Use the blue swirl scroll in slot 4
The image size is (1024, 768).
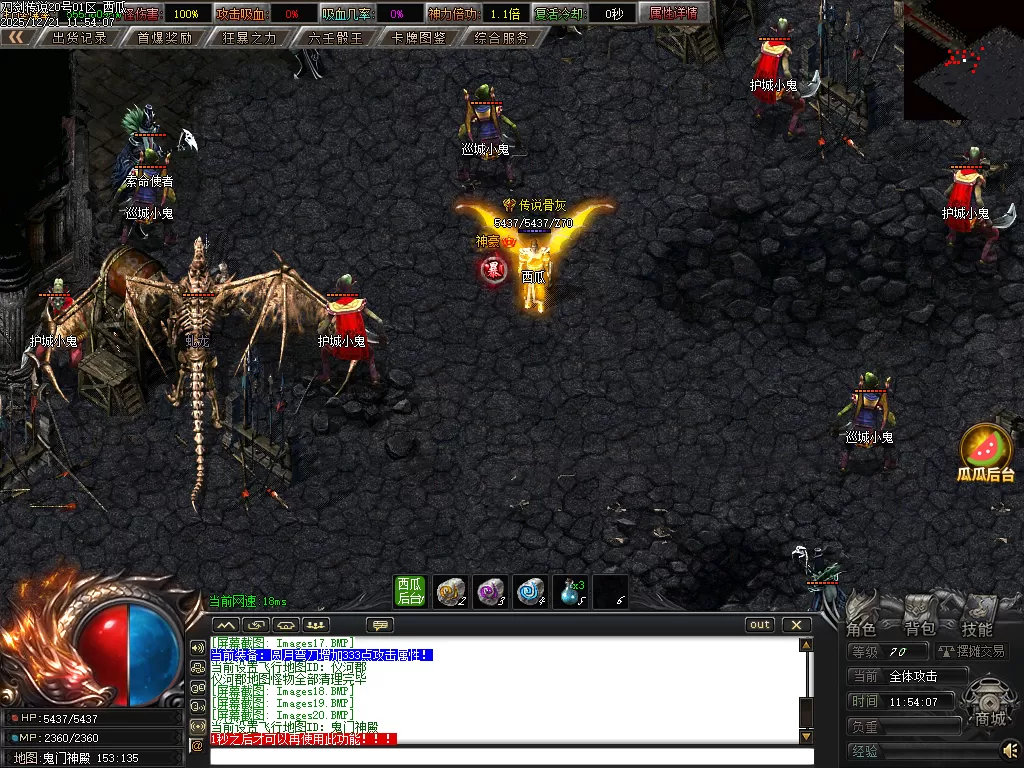[531, 591]
